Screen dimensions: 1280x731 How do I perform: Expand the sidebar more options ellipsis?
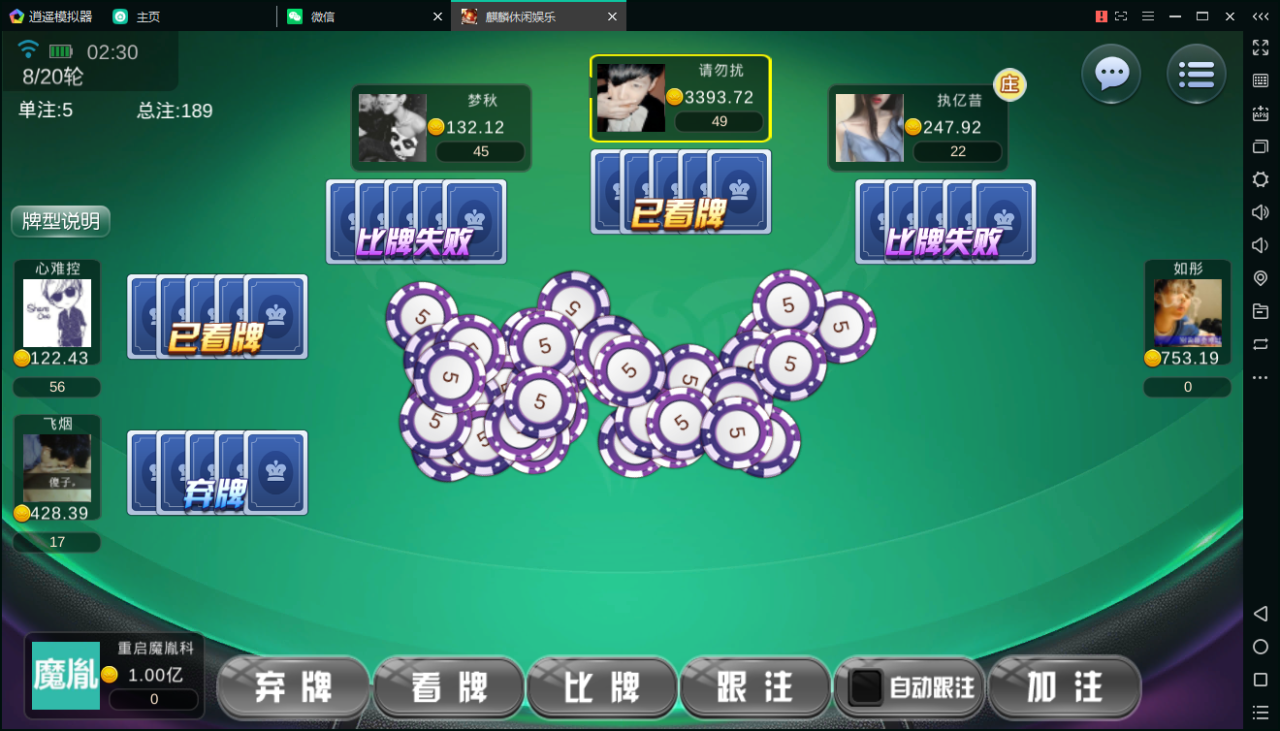click(1259, 378)
